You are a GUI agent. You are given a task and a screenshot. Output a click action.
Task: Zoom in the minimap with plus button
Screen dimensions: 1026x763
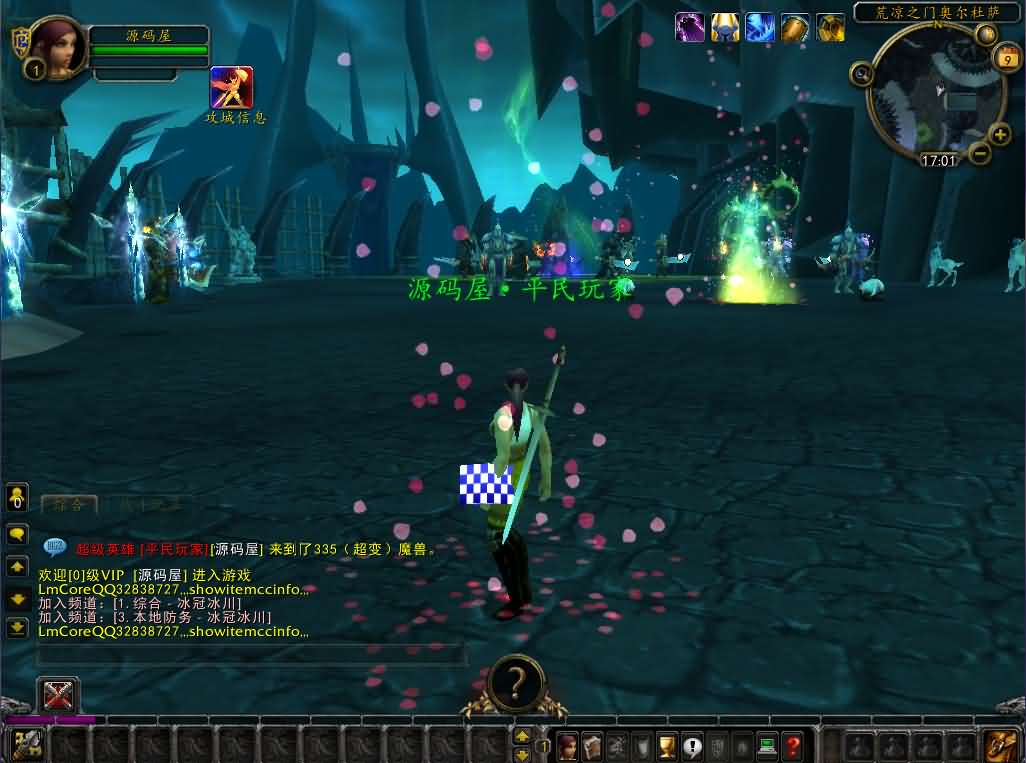(1000, 135)
